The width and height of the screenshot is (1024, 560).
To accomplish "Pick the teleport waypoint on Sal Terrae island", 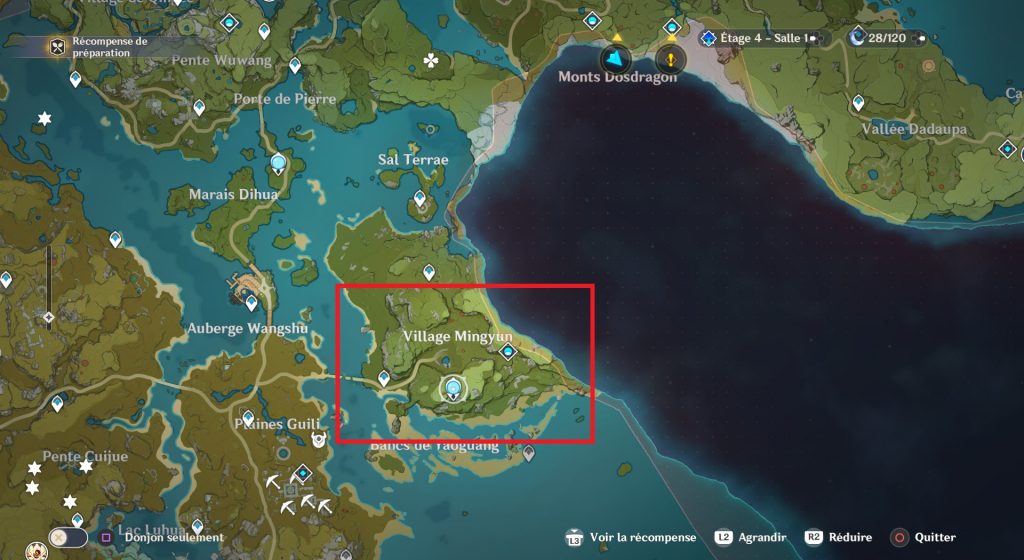I will tap(418, 199).
